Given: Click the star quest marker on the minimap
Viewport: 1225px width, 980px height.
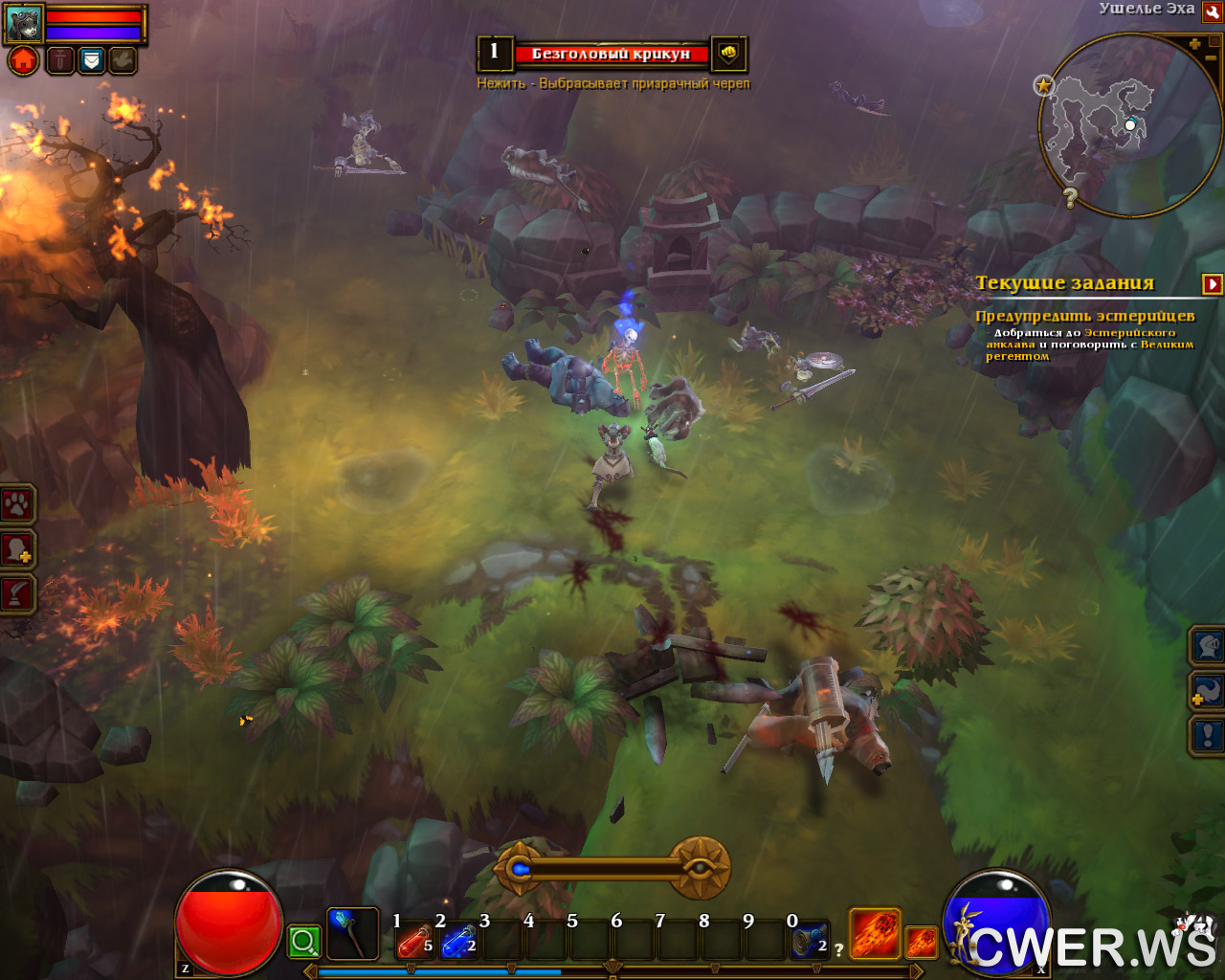Looking at the screenshot, I should pyautogui.click(x=1043, y=85).
